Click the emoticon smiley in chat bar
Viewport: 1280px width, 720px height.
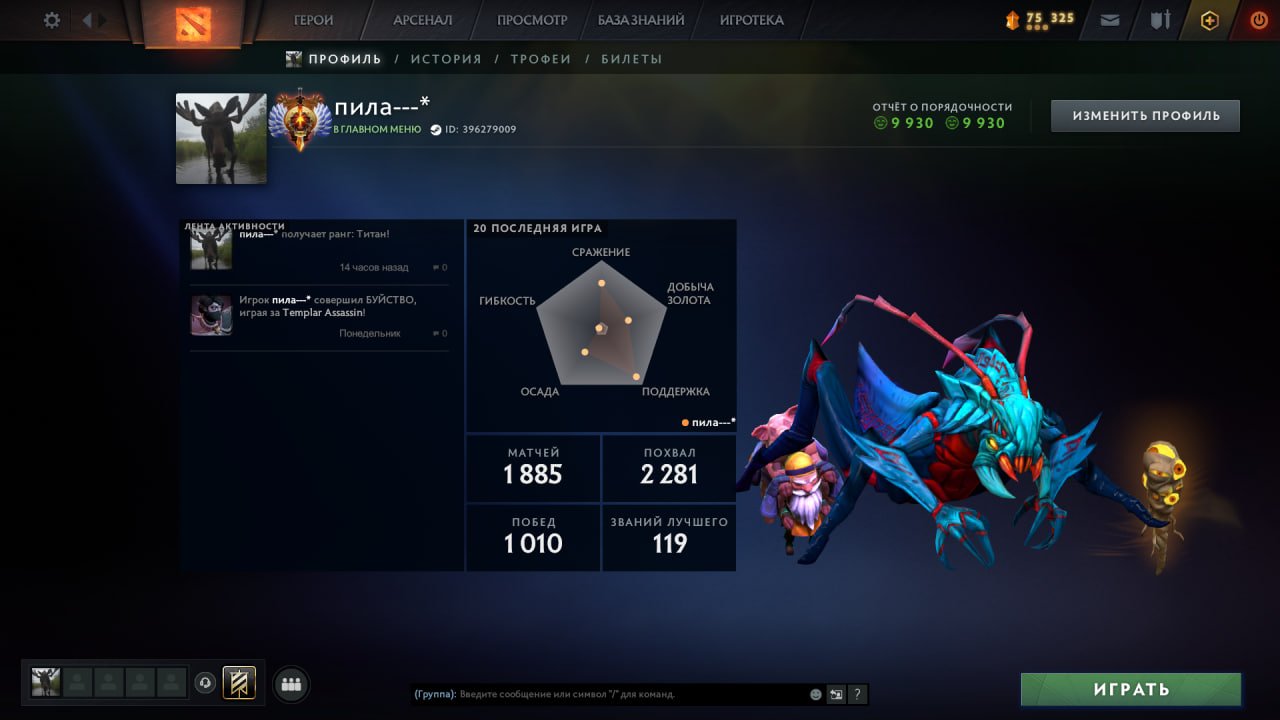tap(815, 694)
